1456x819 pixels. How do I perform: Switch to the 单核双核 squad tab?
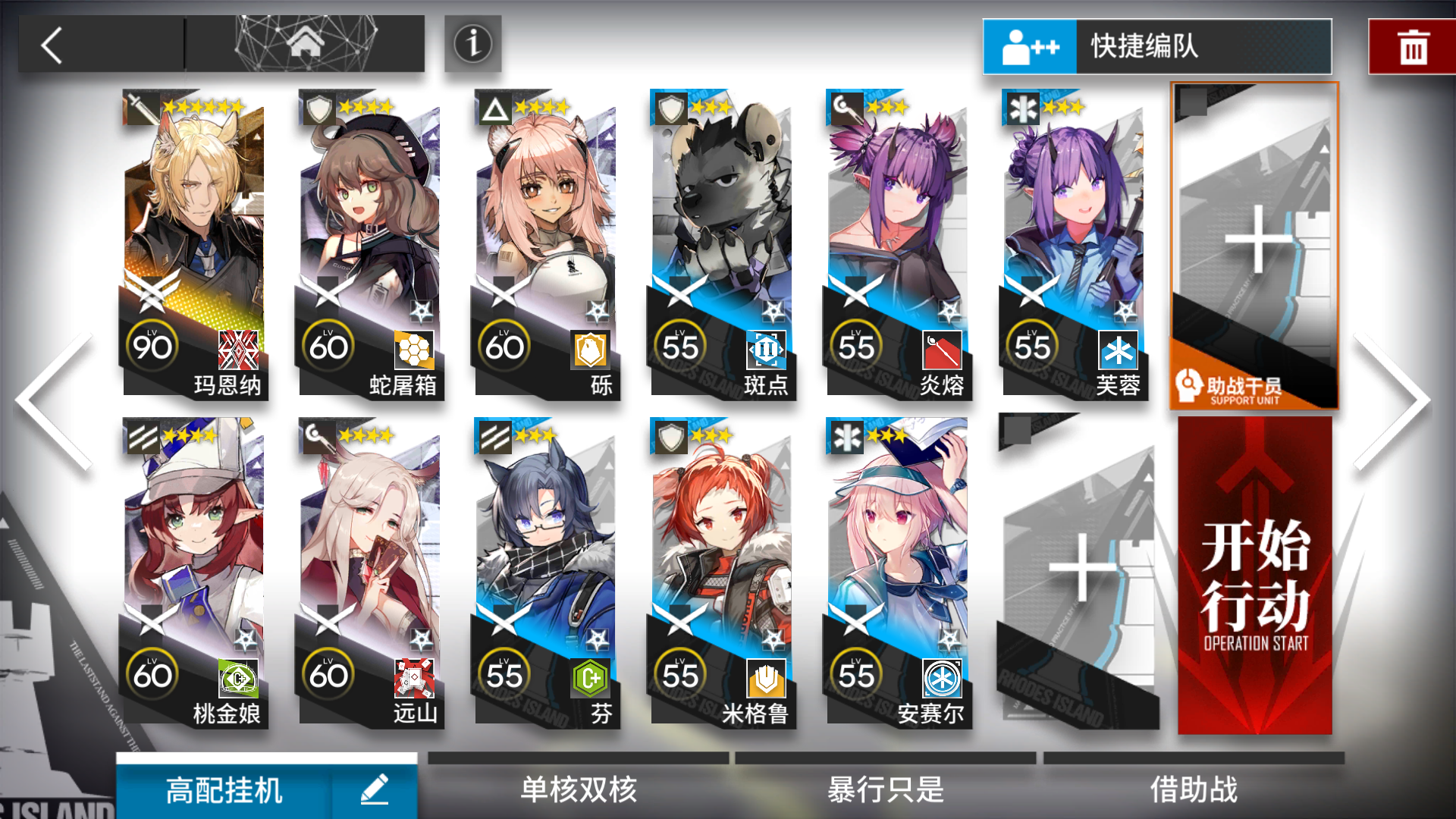tap(580, 789)
